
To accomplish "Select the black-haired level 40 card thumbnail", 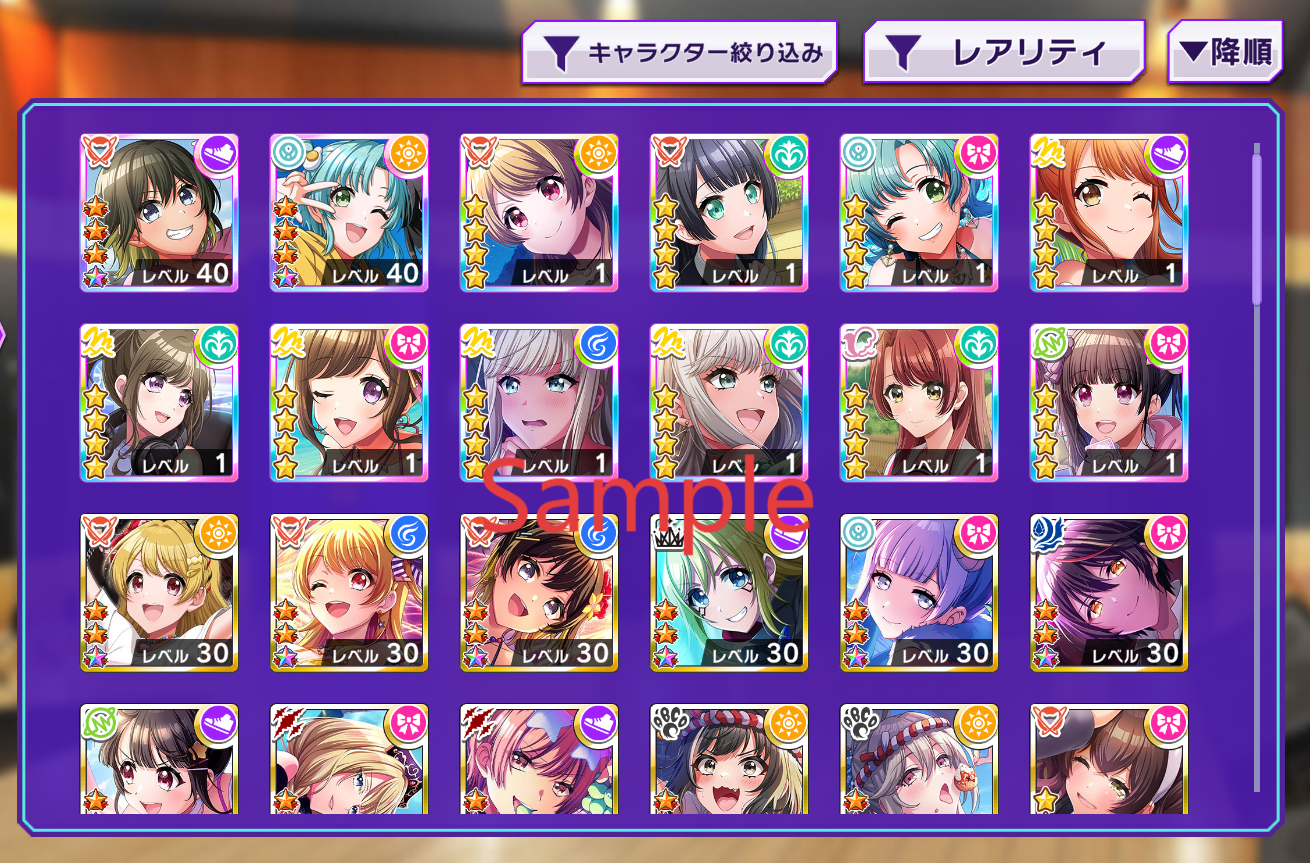I will point(159,210).
